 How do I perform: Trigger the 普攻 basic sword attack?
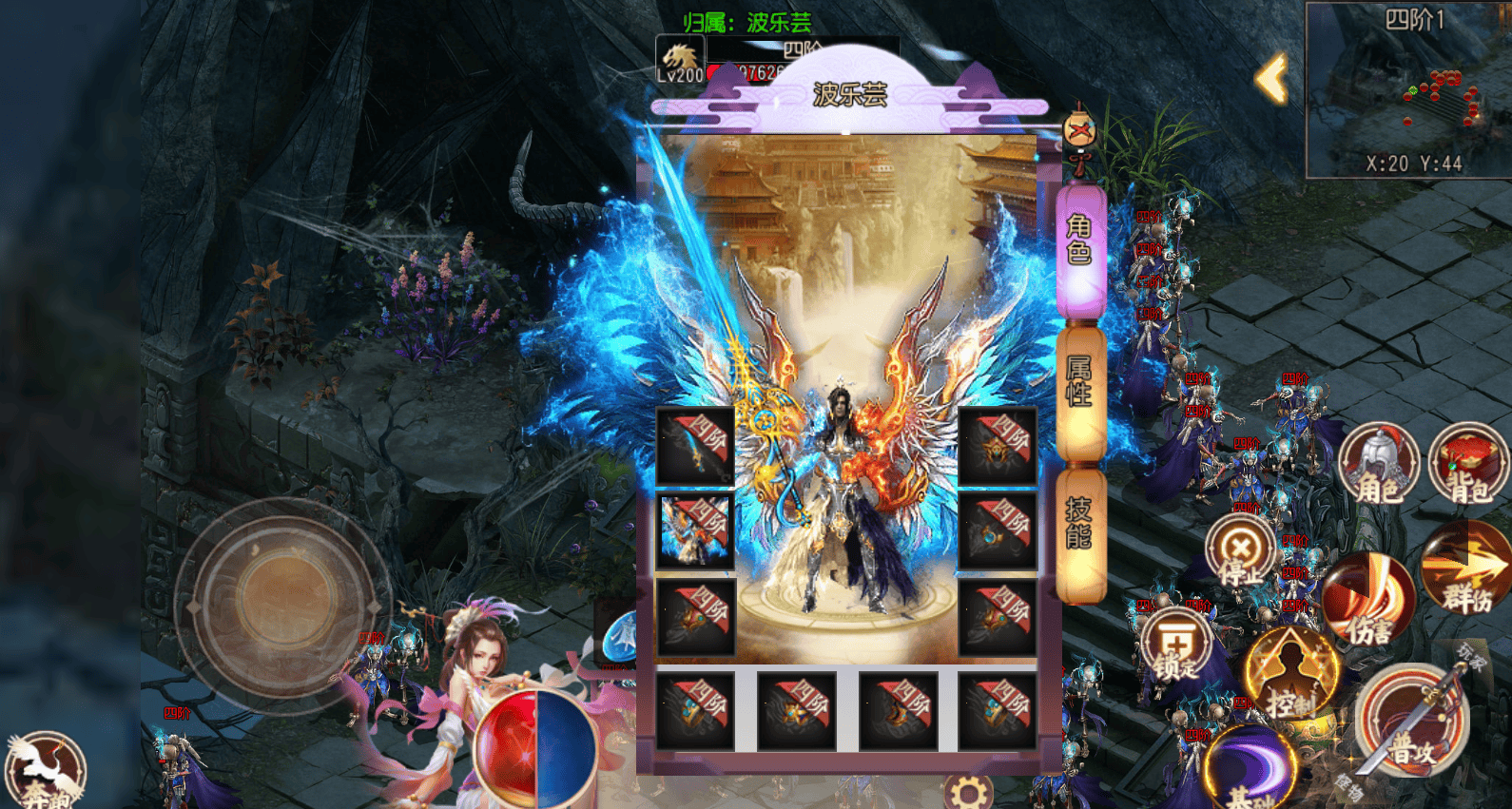(1412, 722)
